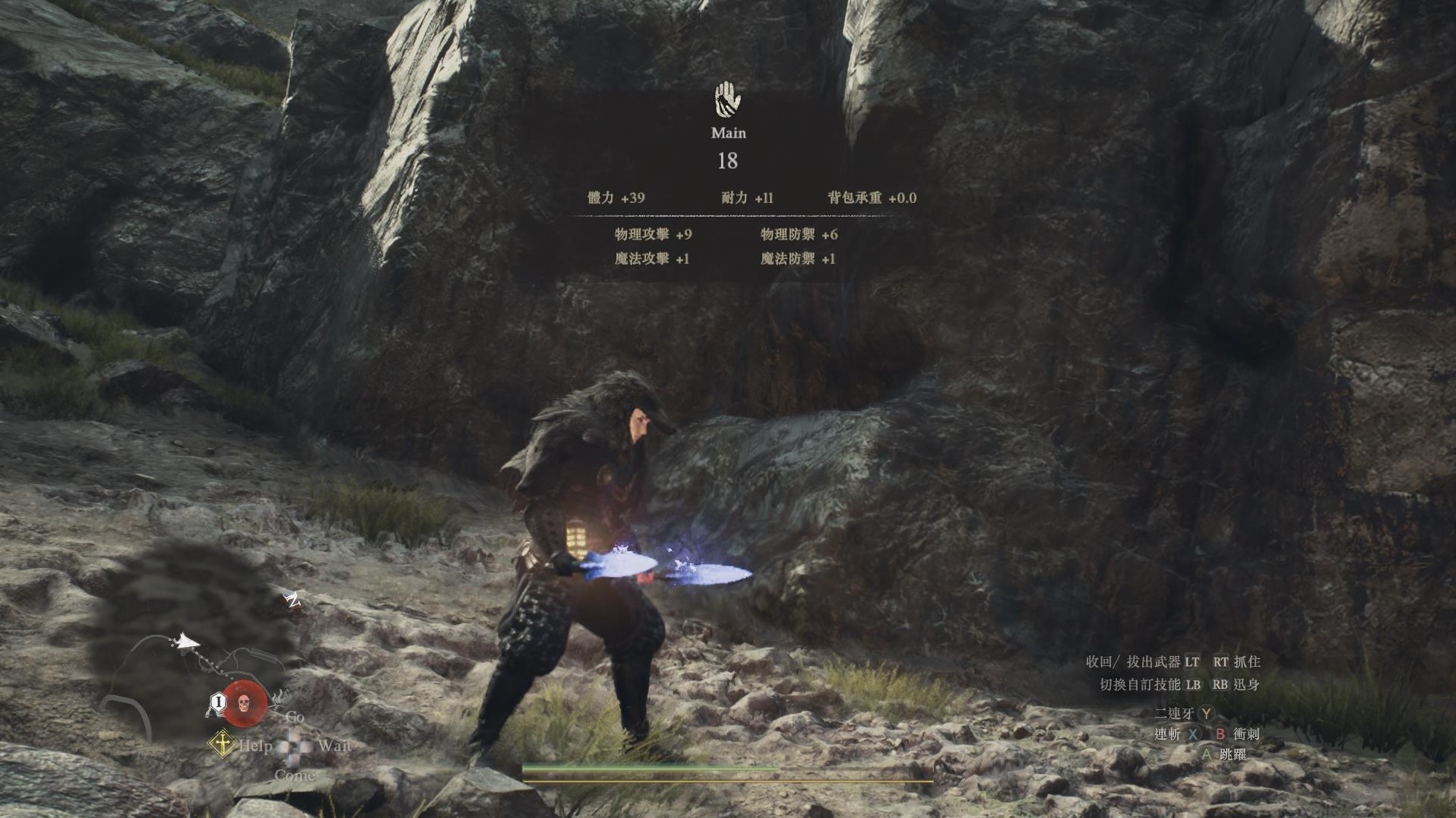Issue the Wait pawn command
The width and height of the screenshot is (1456, 818).
tap(334, 746)
